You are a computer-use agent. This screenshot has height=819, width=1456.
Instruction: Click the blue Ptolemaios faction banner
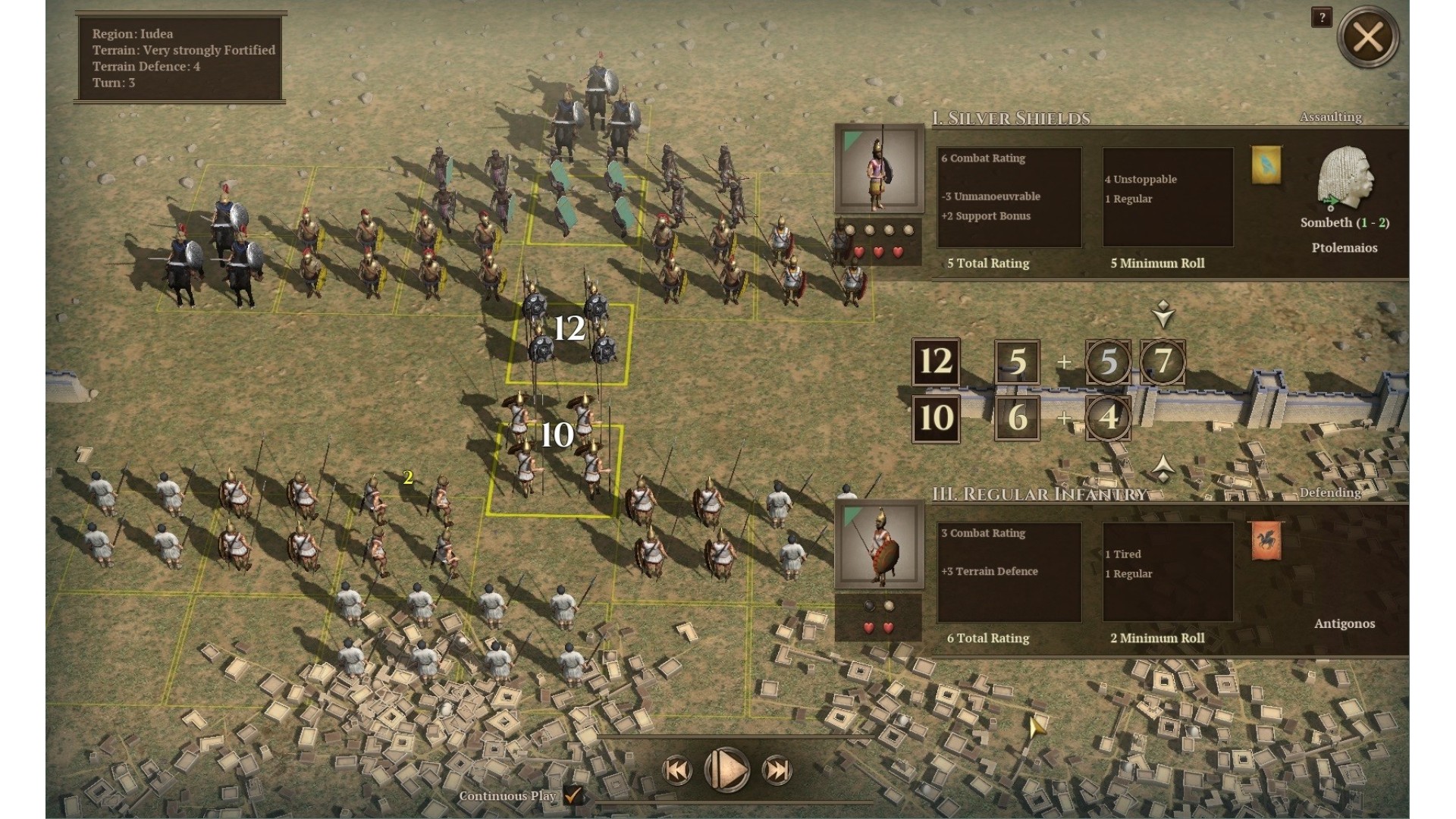coord(1266,165)
